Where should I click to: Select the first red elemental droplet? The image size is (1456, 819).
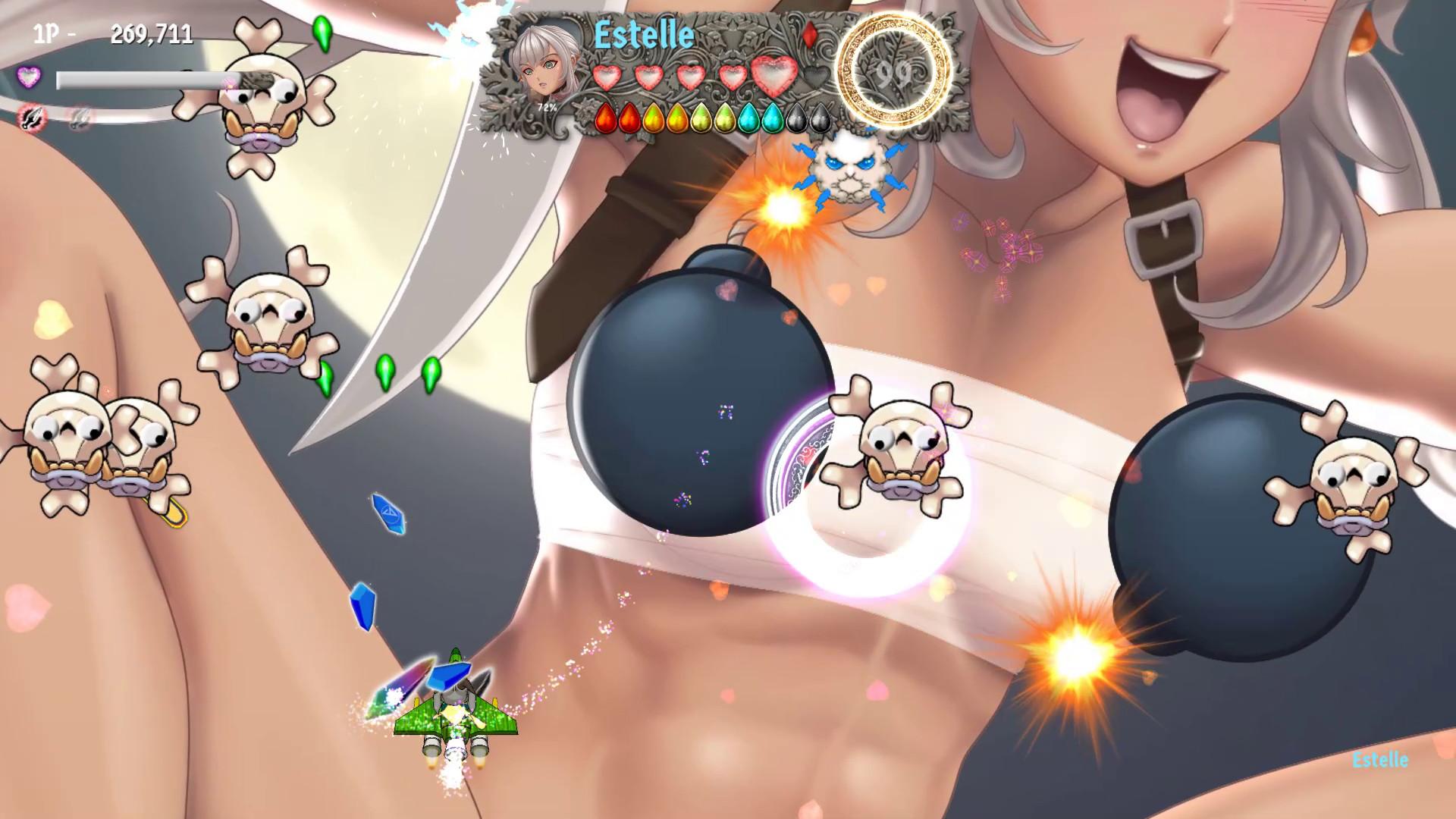click(607, 118)
